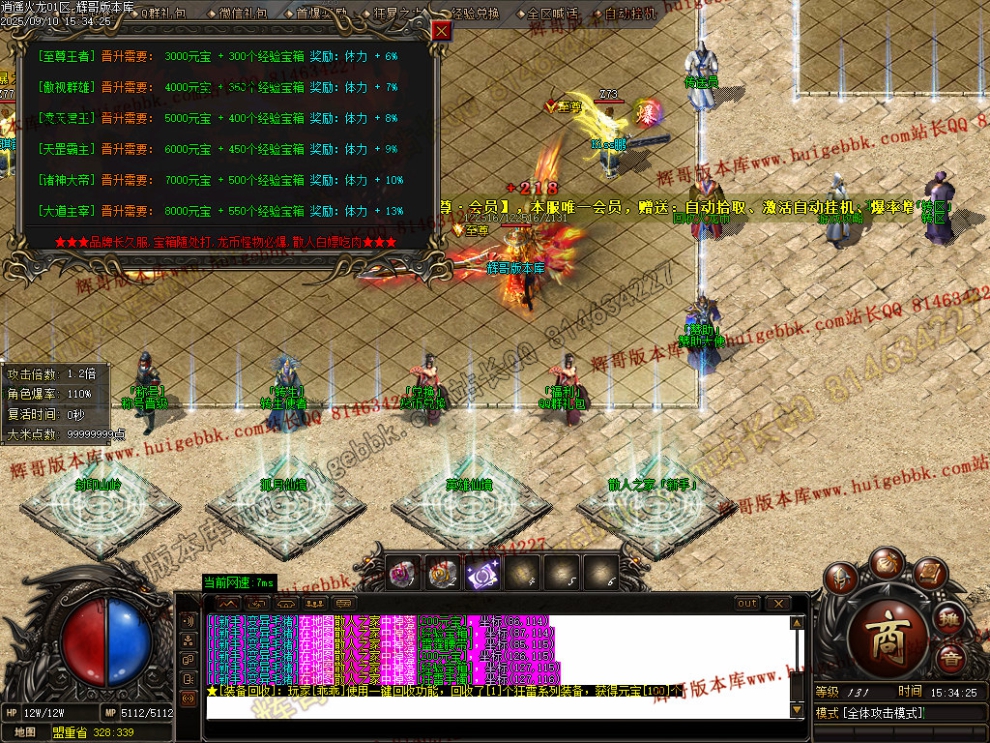Close the chat panel with X
This screenshot has width=990, height=743.
(777, 604)
